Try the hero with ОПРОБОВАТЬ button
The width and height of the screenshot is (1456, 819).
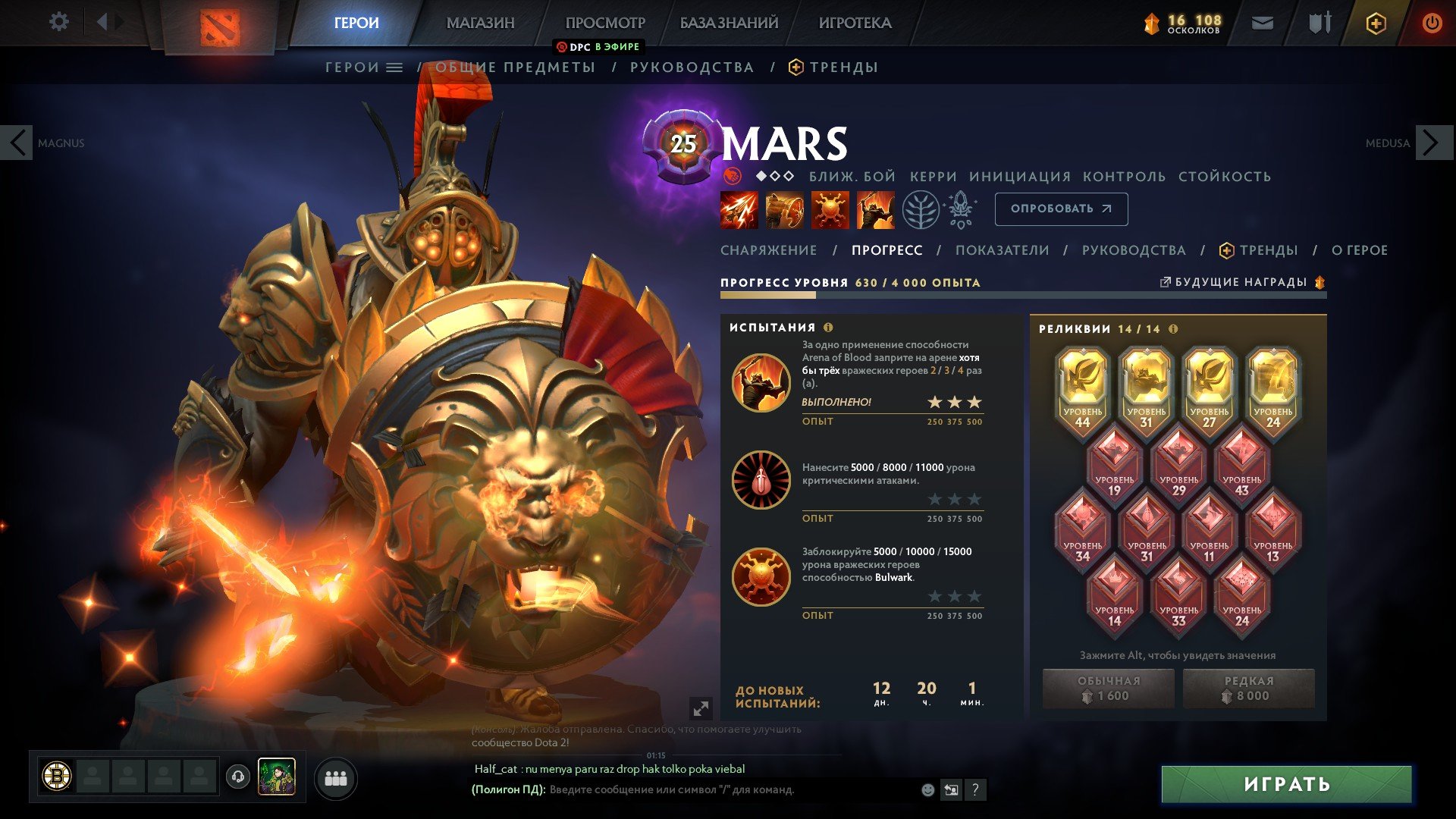1061,209
